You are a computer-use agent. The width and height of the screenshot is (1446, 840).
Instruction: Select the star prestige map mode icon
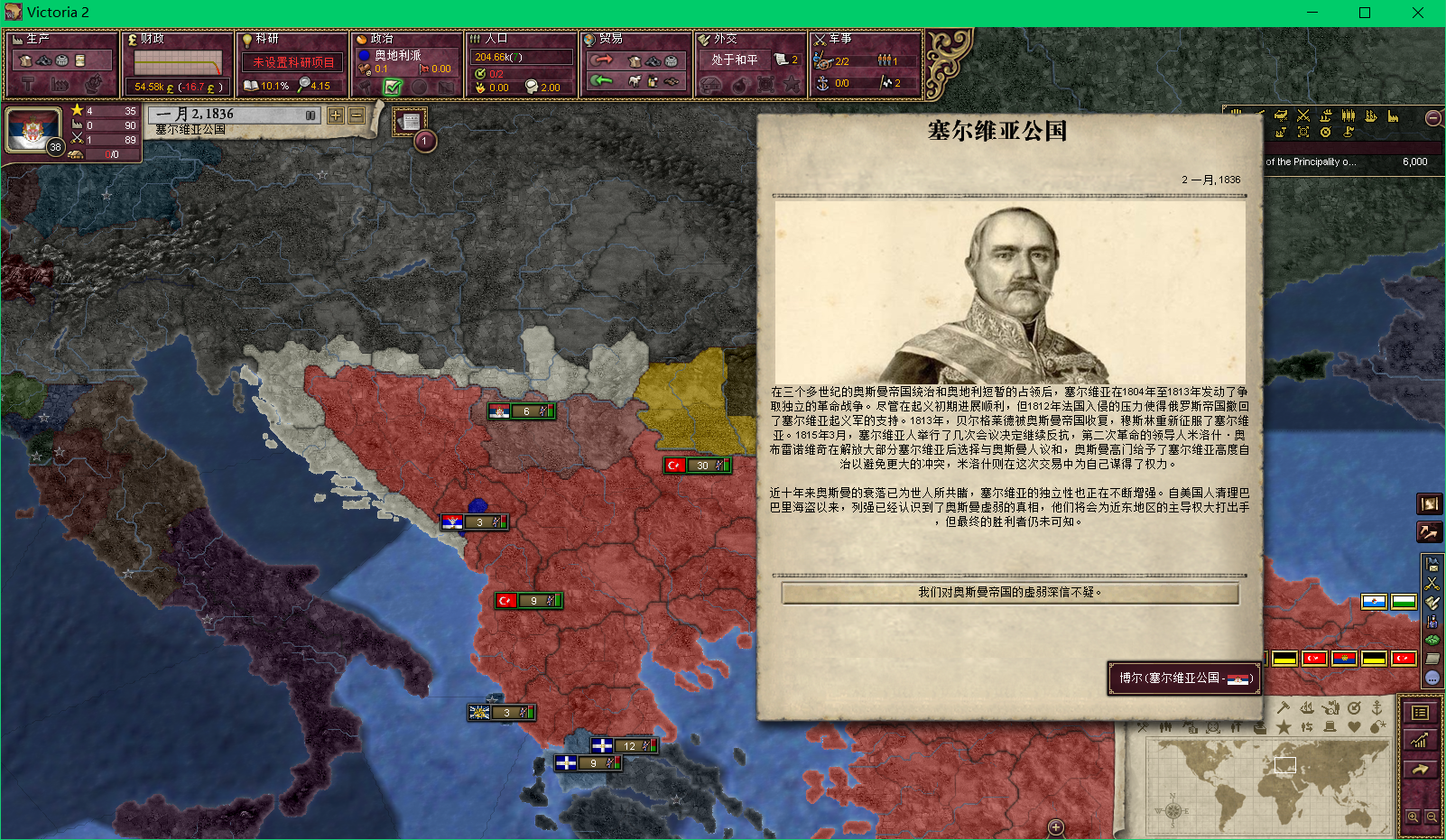point(1284,727)
